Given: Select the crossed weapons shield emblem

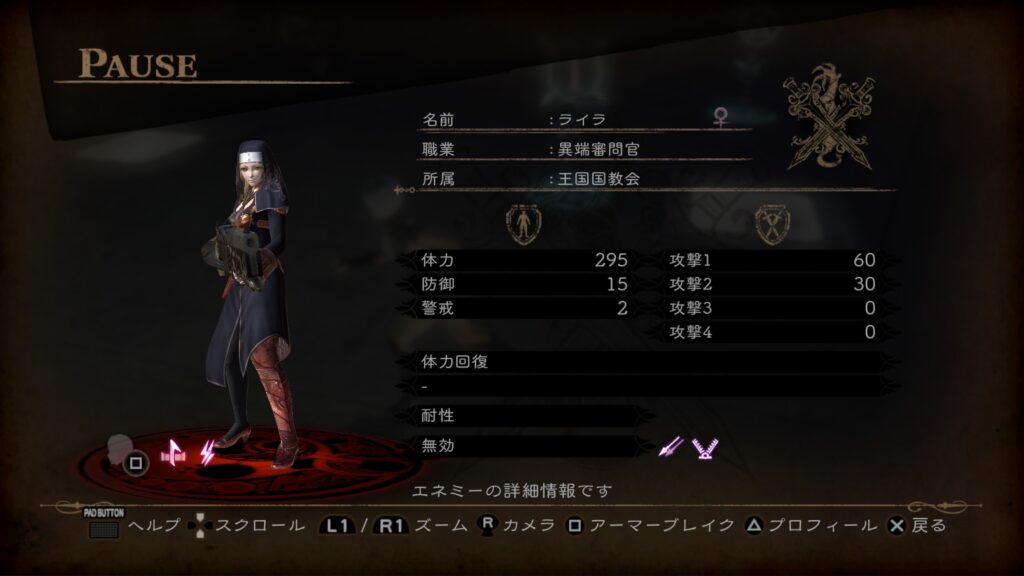Looking at the screenshot, I should pyautogui.click(x=772, y=225).
